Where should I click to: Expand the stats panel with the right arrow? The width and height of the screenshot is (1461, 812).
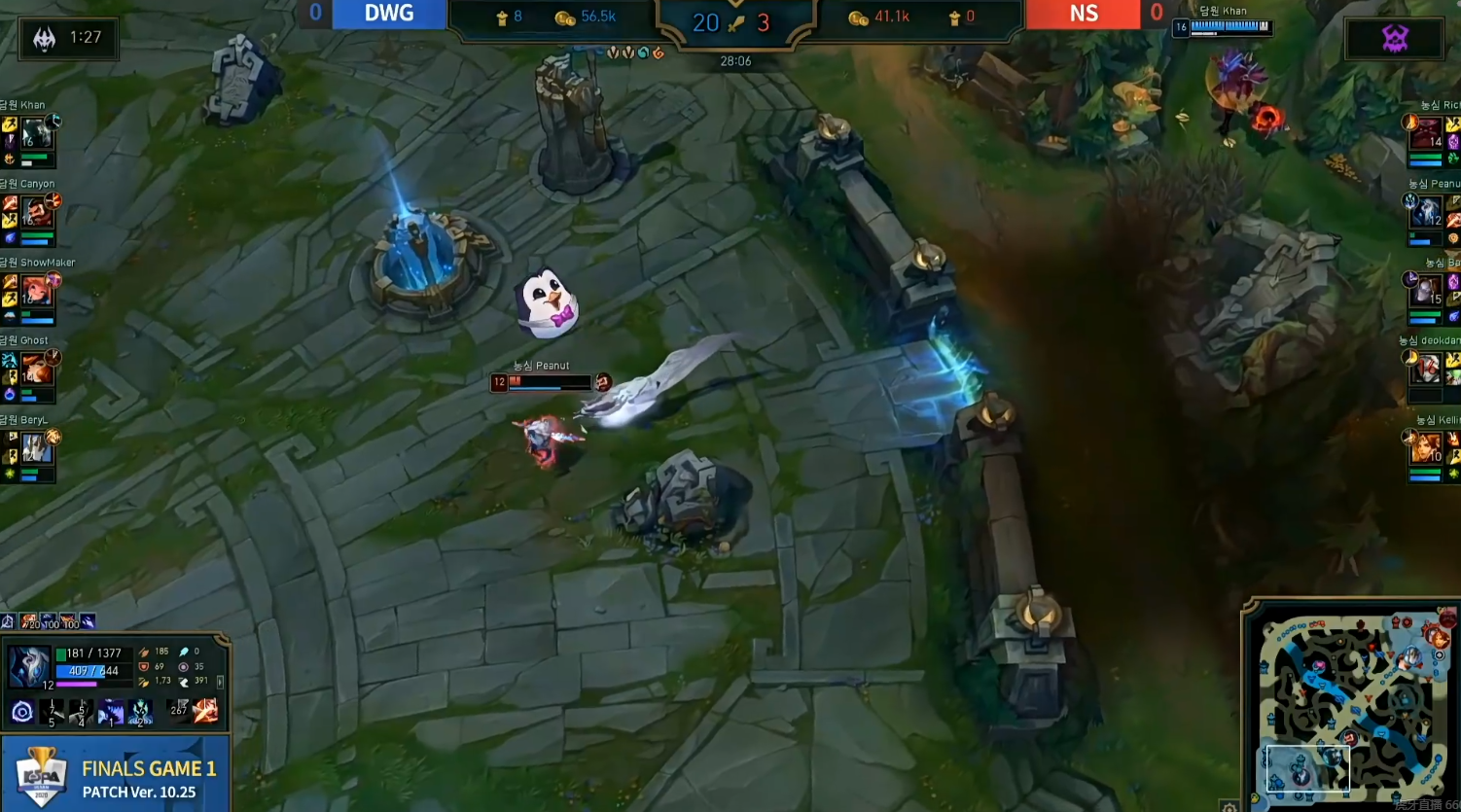220,683
